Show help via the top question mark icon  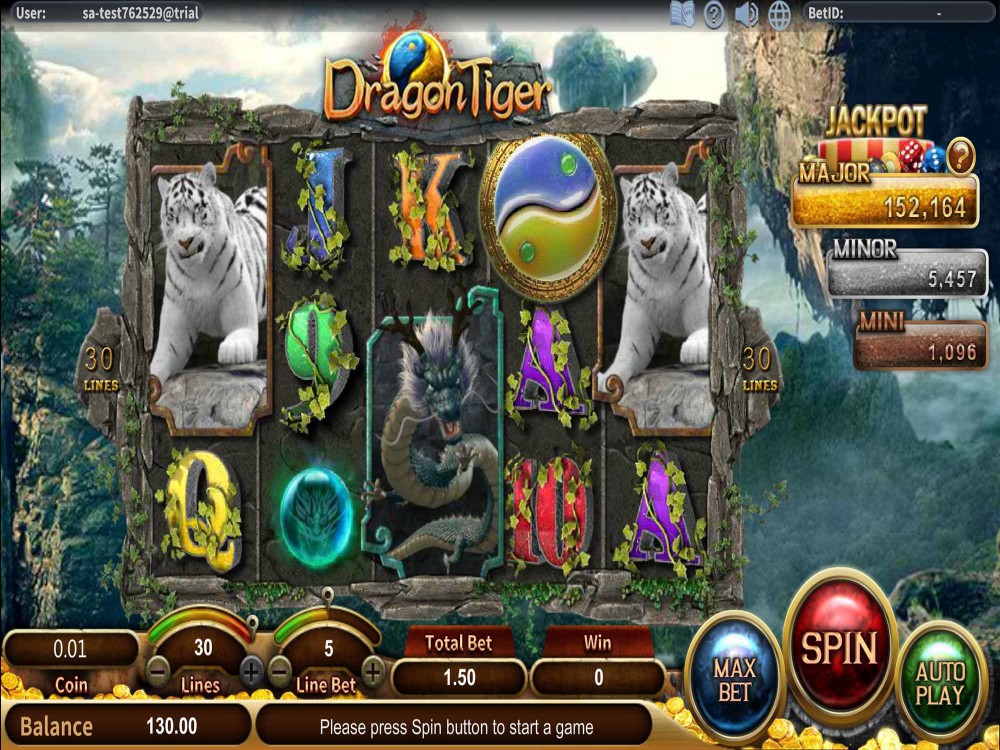tap(714, 13)
